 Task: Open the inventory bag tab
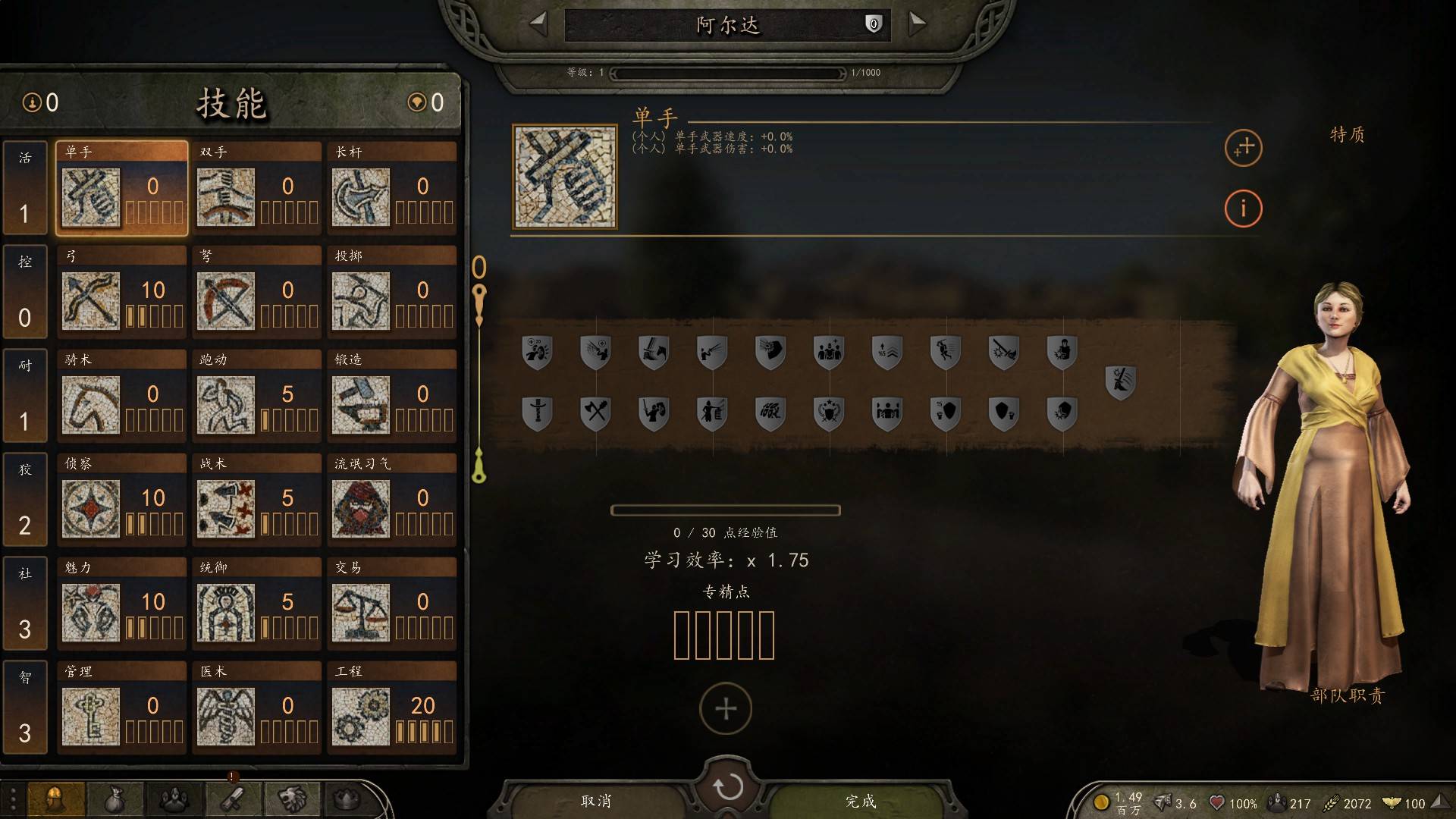click(x=115, y=799)
